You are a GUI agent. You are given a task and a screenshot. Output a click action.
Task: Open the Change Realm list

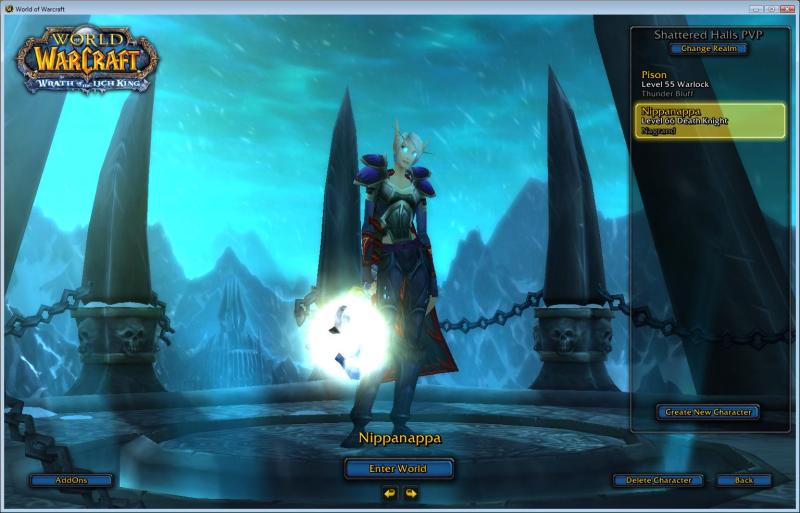click(x=709, y=48)
